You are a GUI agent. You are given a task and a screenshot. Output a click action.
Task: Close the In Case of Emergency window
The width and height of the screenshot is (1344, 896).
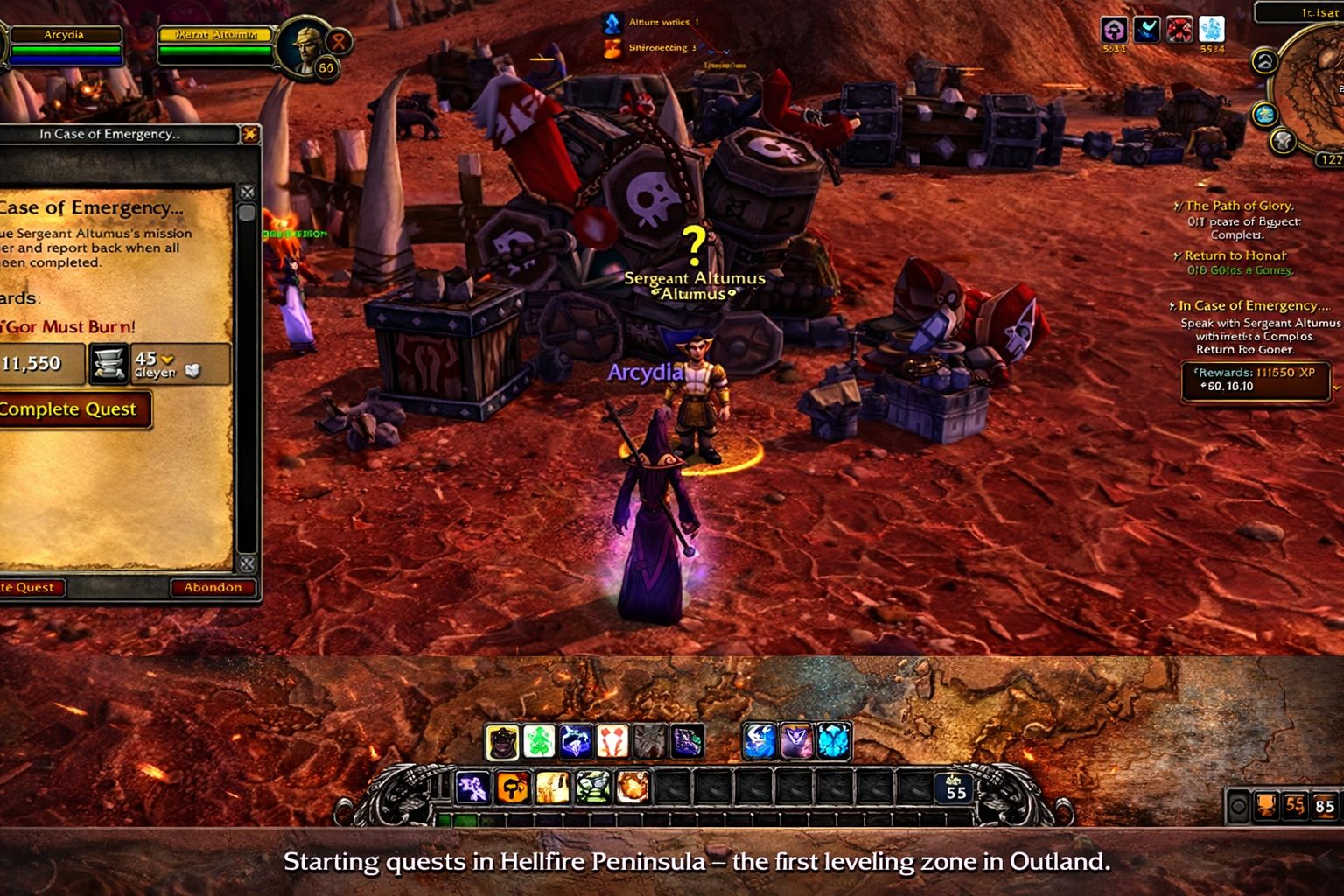click(249, 134)
